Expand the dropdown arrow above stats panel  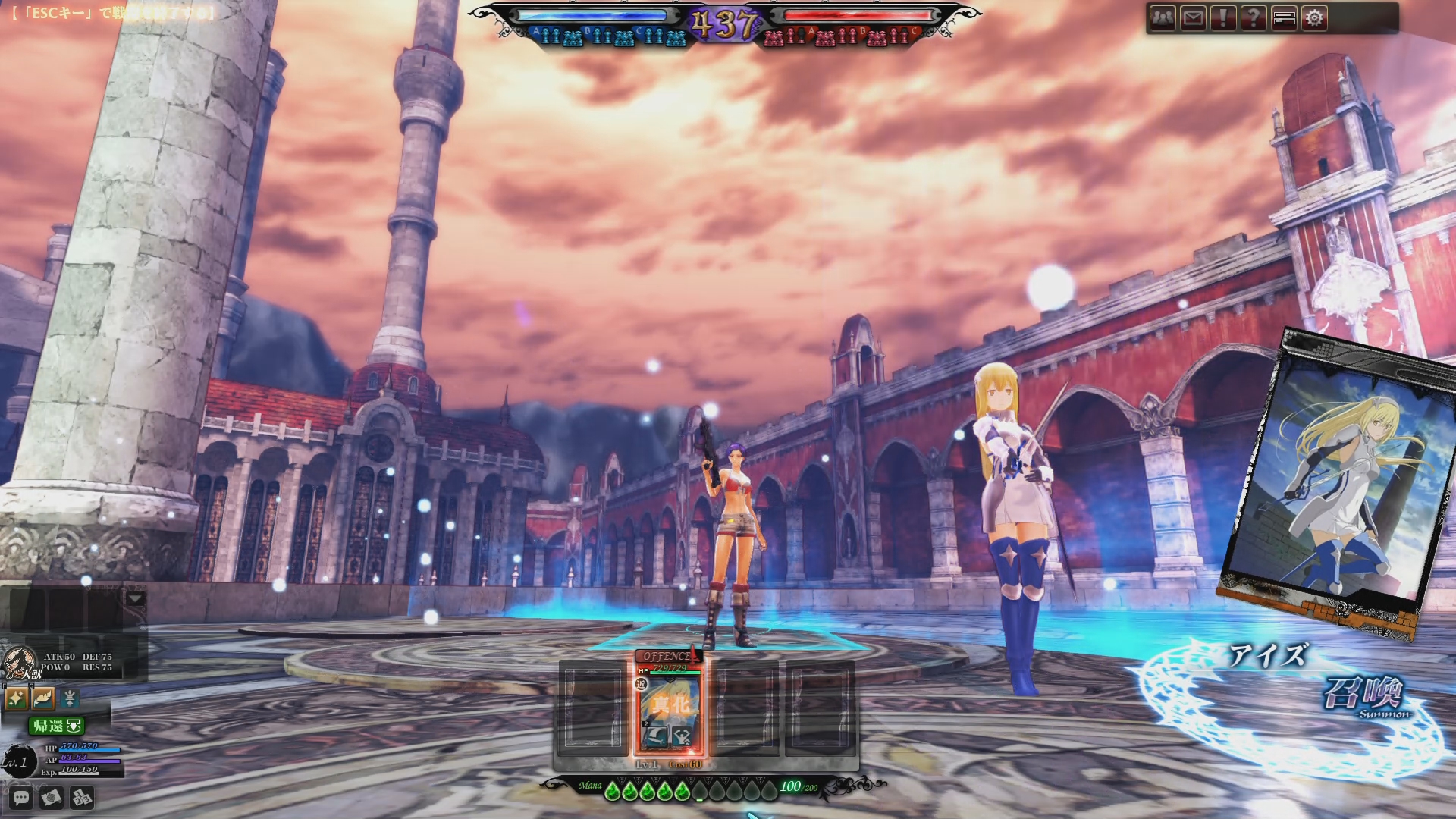(x=136, y=599)
